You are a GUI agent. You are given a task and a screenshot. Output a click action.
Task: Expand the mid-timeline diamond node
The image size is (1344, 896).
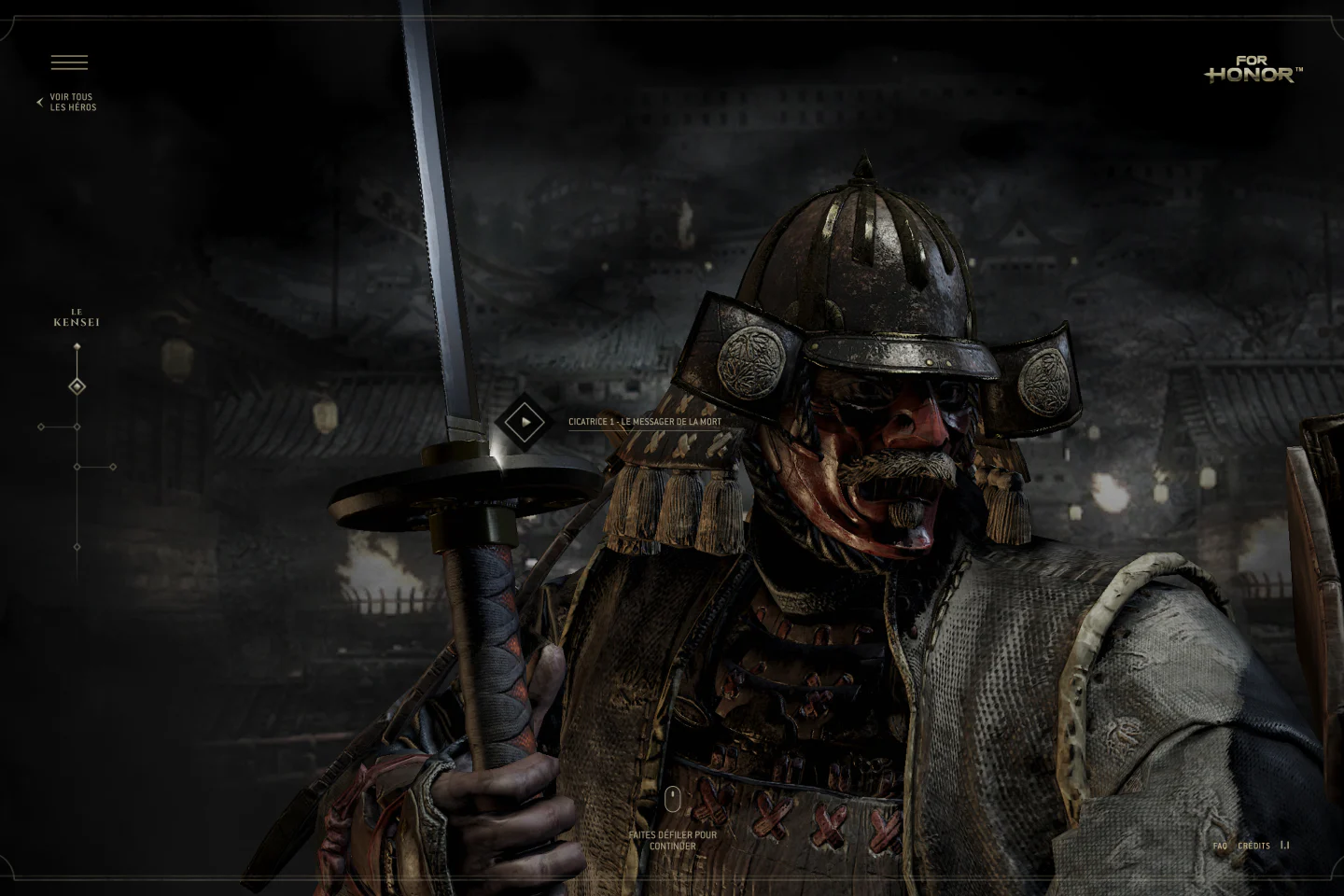click(x=77, y=467)
